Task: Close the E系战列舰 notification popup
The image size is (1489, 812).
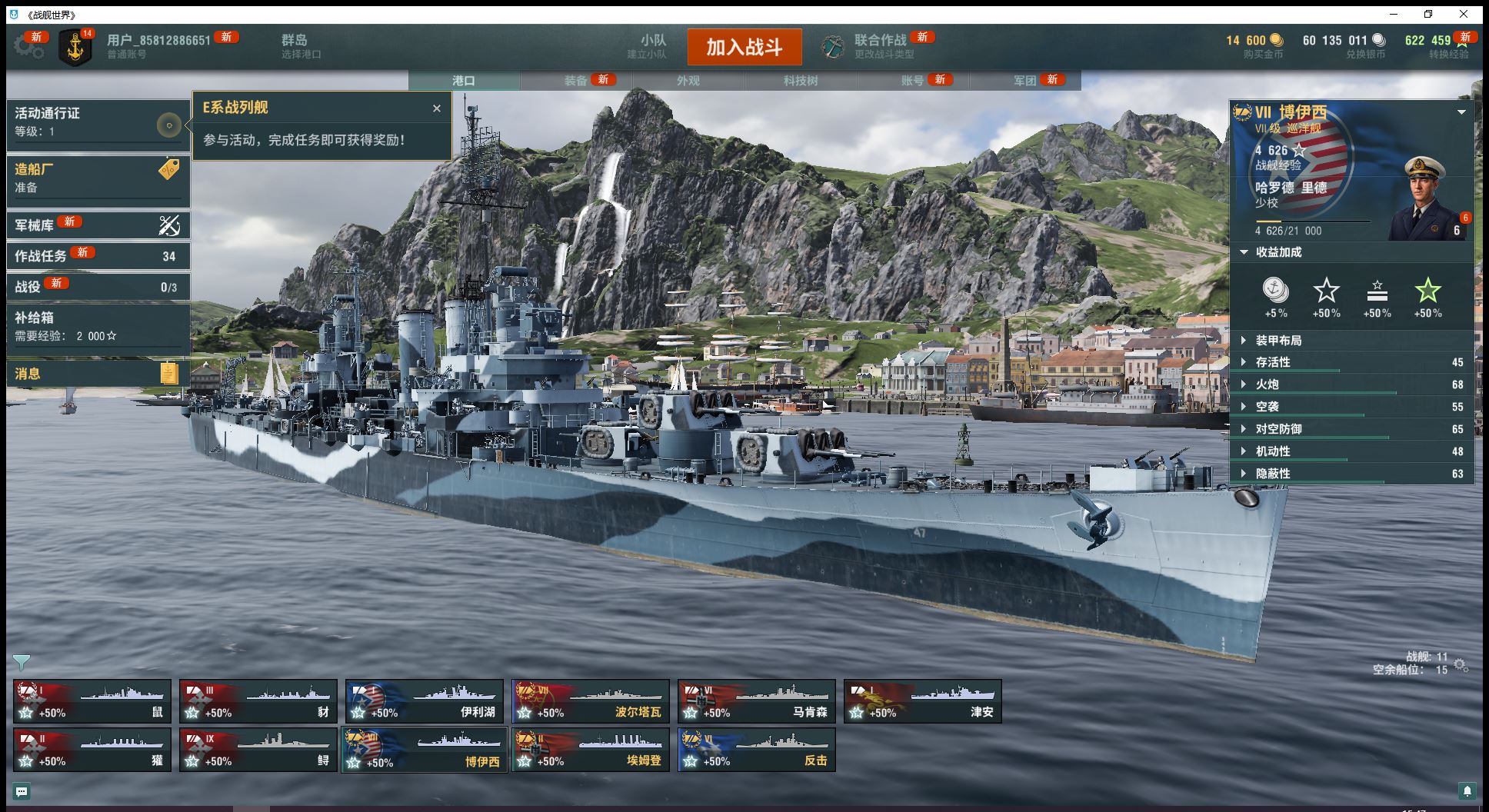Action: [x=437, y=108]
